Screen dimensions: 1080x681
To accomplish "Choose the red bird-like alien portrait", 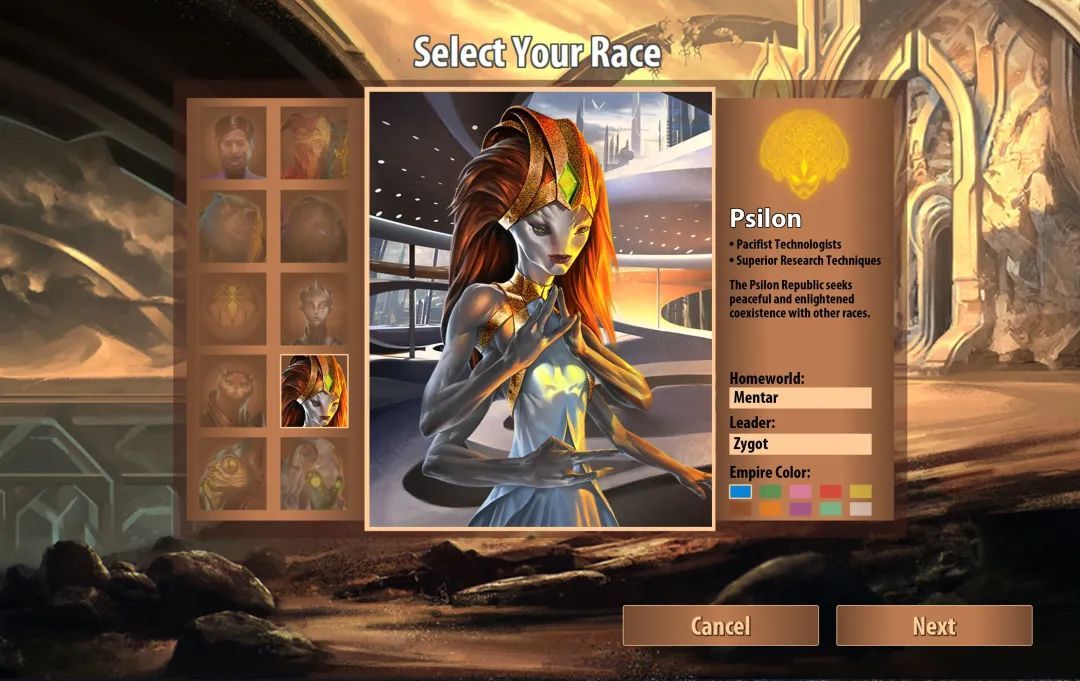I will tap(314, 145).
